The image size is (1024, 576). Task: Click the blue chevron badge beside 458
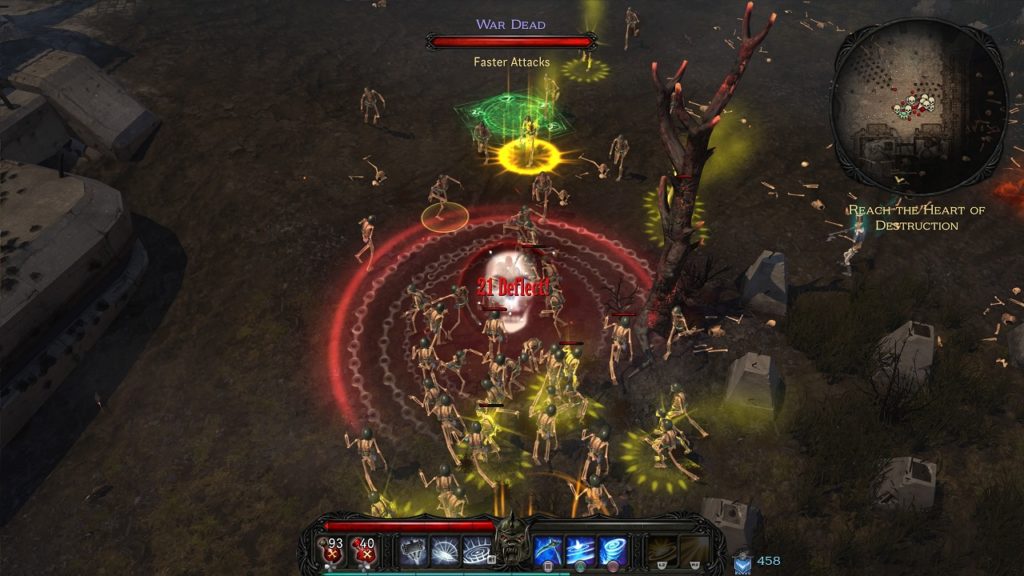tap(742, 563)
